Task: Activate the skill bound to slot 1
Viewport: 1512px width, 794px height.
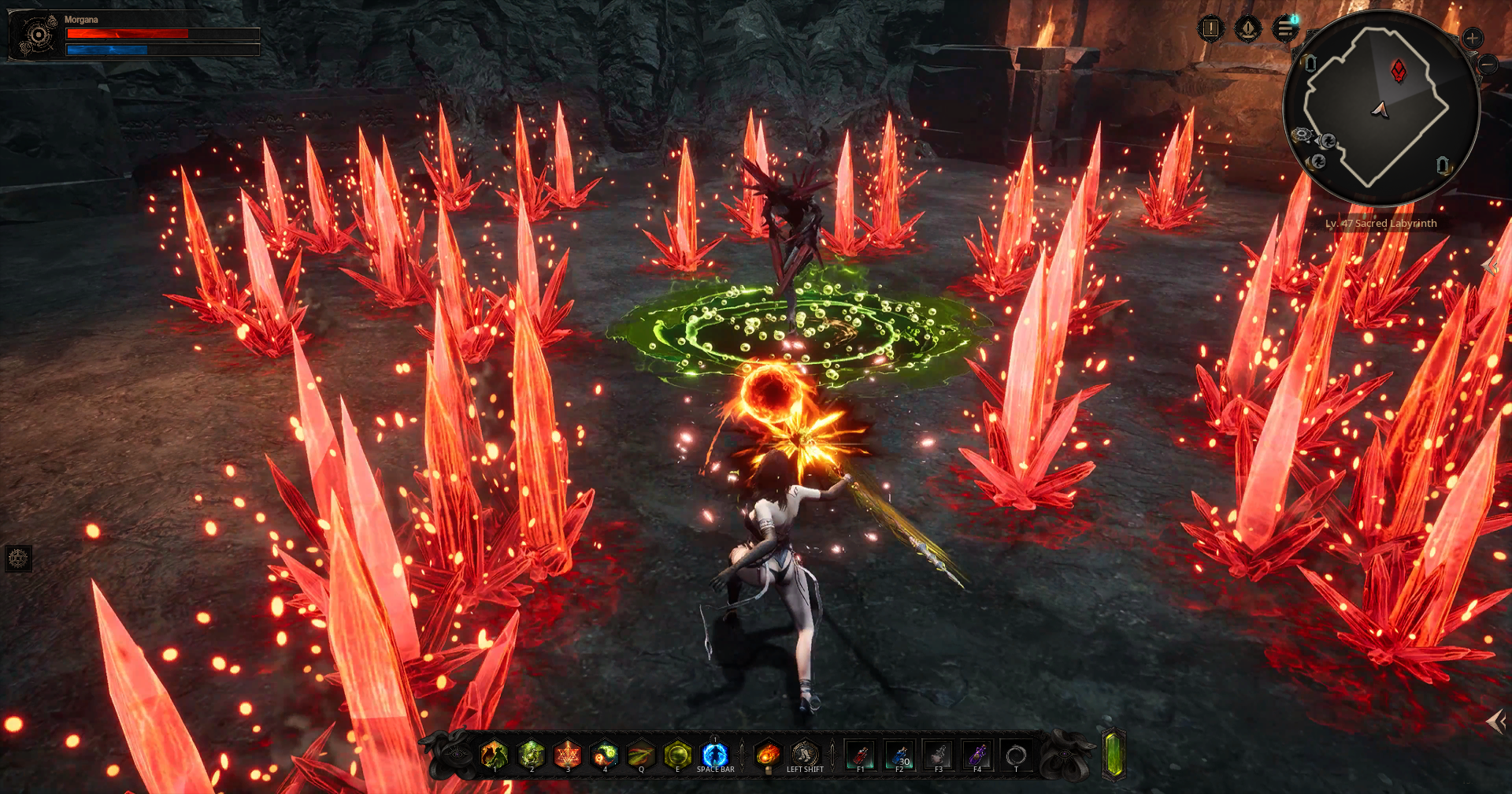Action: (494, 755)
